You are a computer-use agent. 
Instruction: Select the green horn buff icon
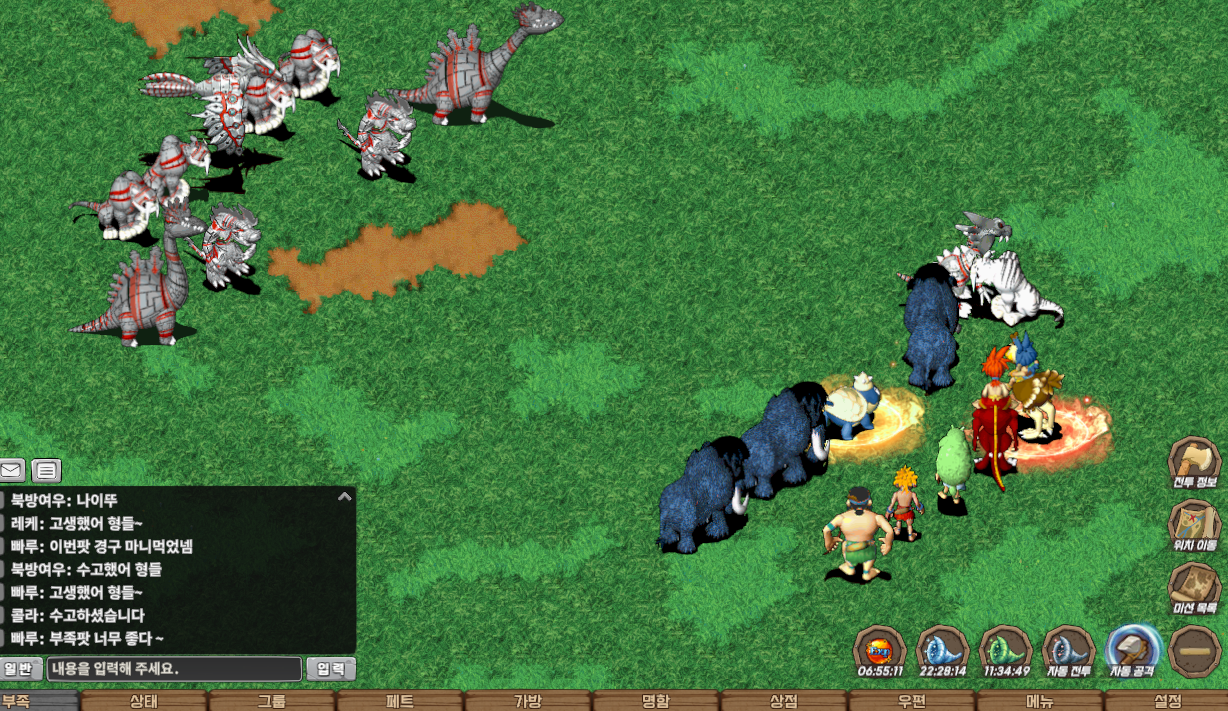point(1005,649)
